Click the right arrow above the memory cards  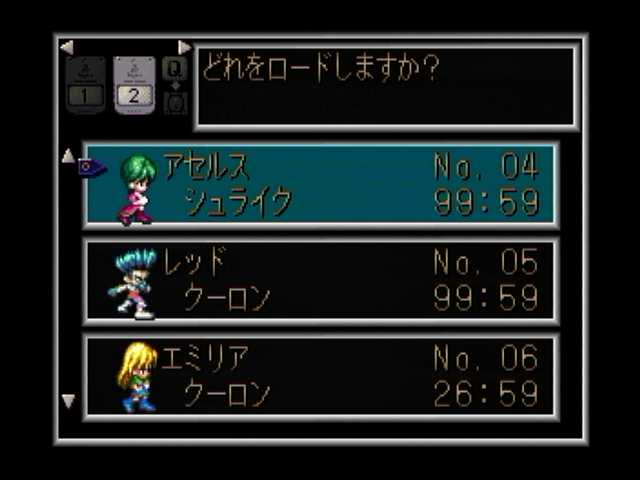pos(184,47)
